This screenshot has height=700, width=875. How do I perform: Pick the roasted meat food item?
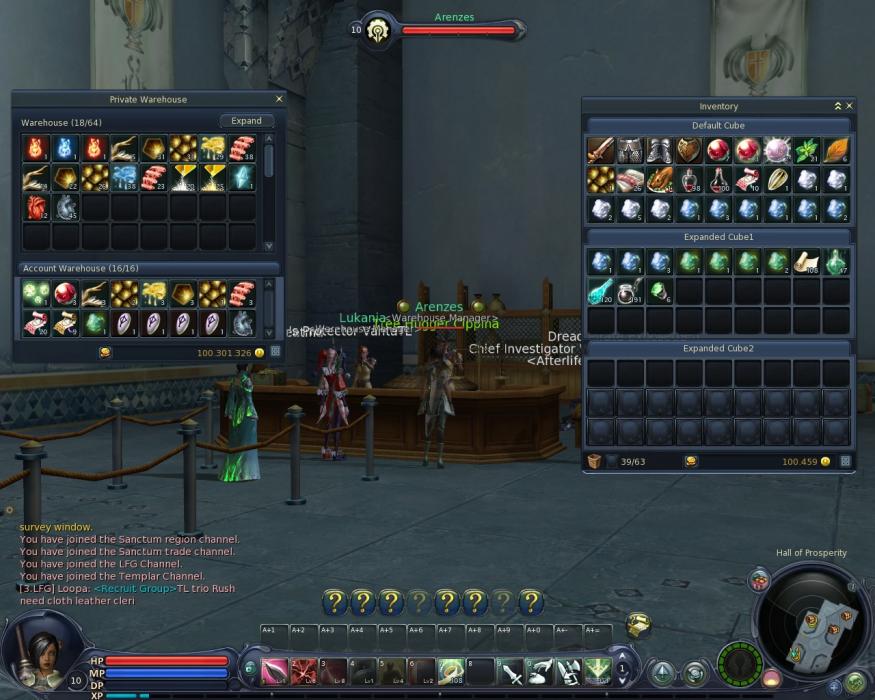pyautogui.click(x=659, y=180)
